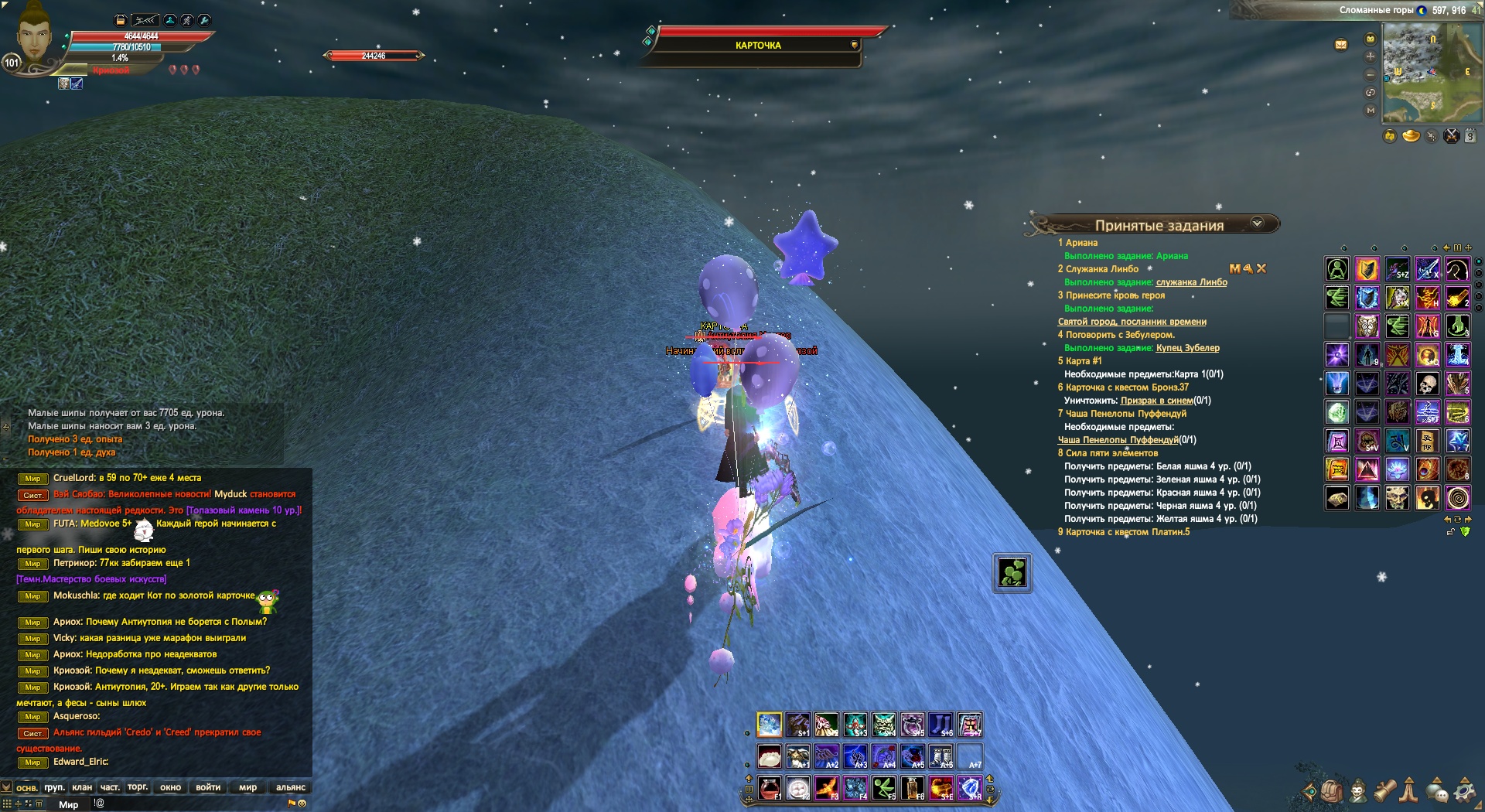Collapse the Принятые задания quest tracker
Viewport: 1485px width, 812px height.
1257,223
